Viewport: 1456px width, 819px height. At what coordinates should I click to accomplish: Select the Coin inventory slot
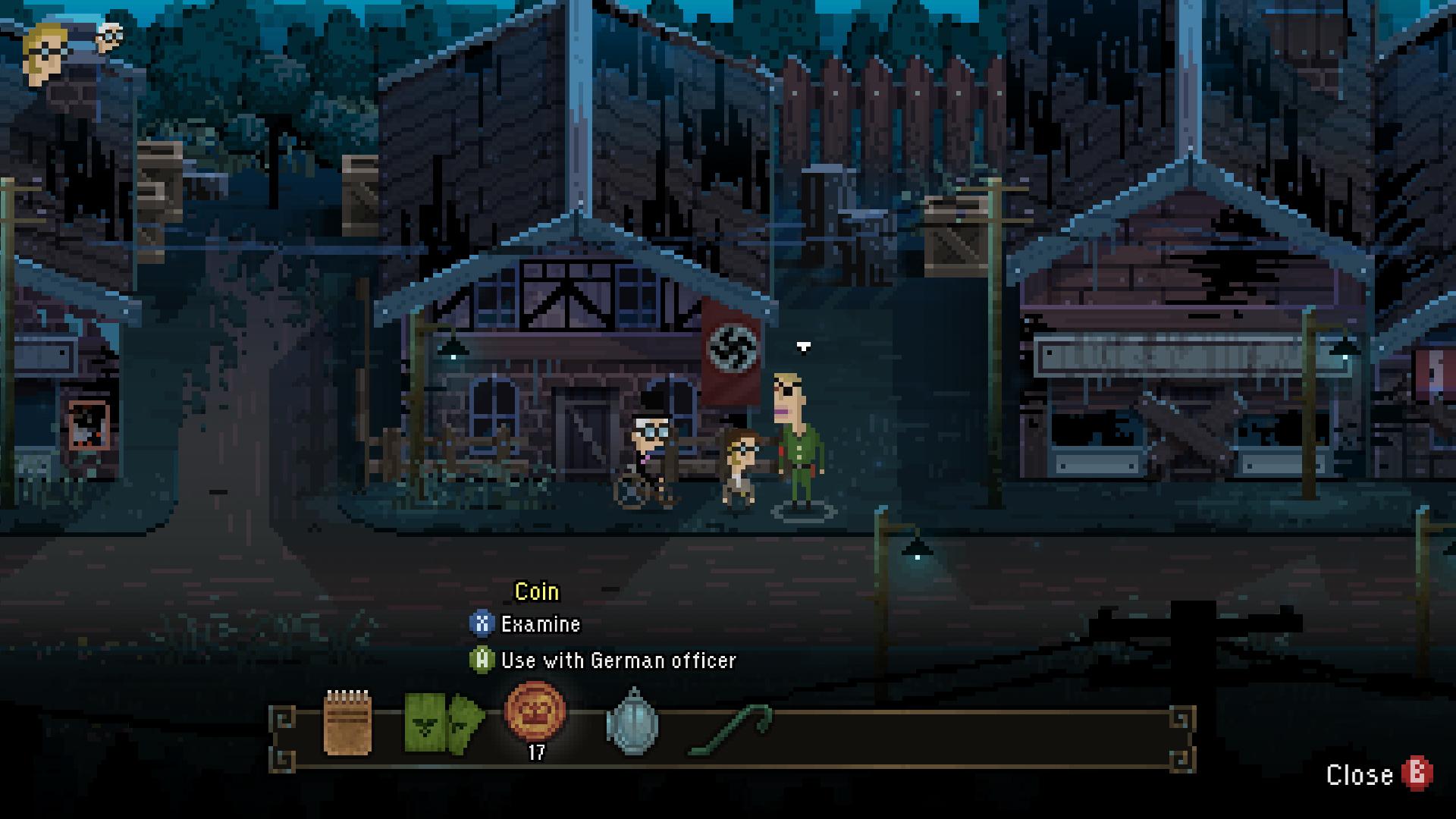click(535, 713)
